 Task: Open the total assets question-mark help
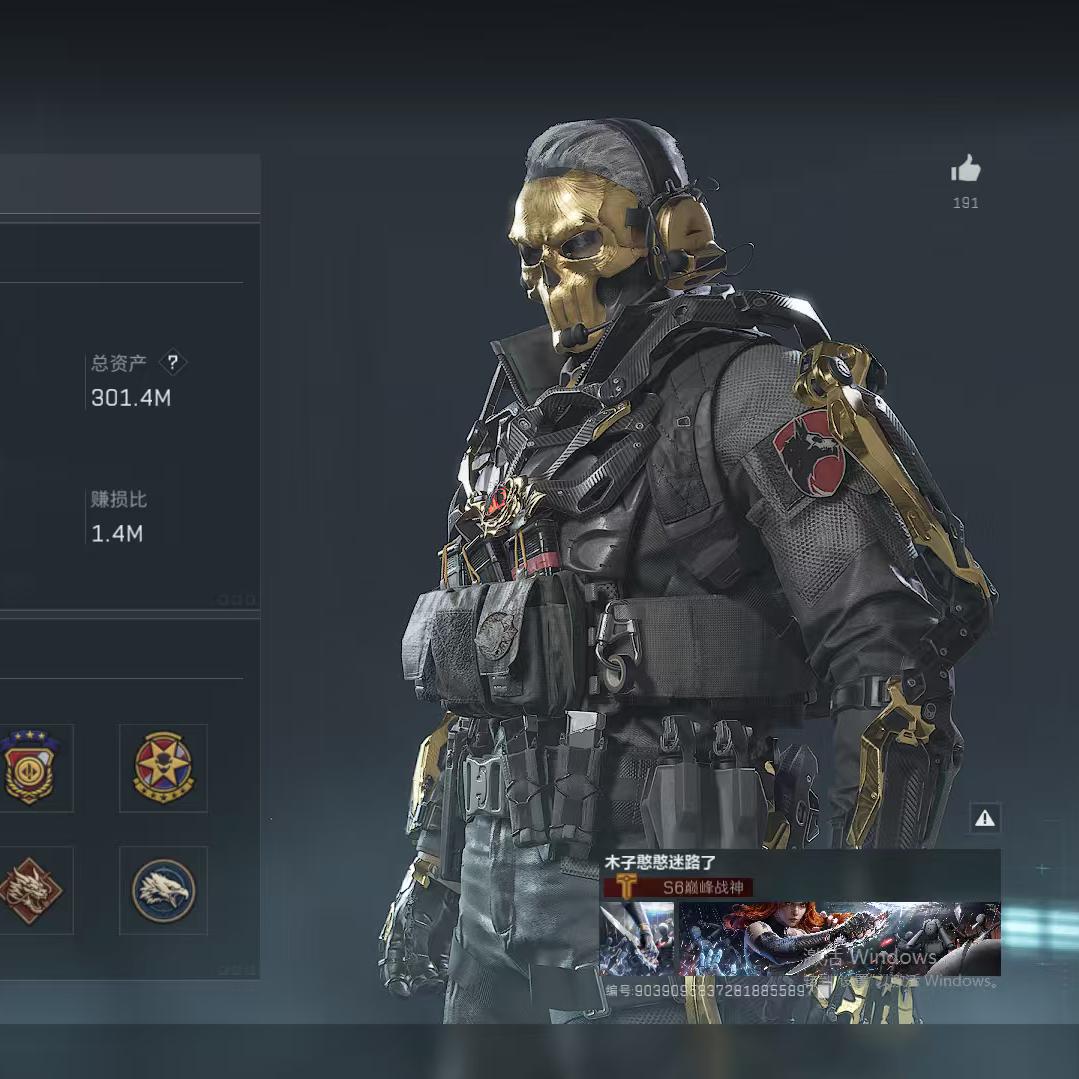pyautogui.click(x=173, y=362)
